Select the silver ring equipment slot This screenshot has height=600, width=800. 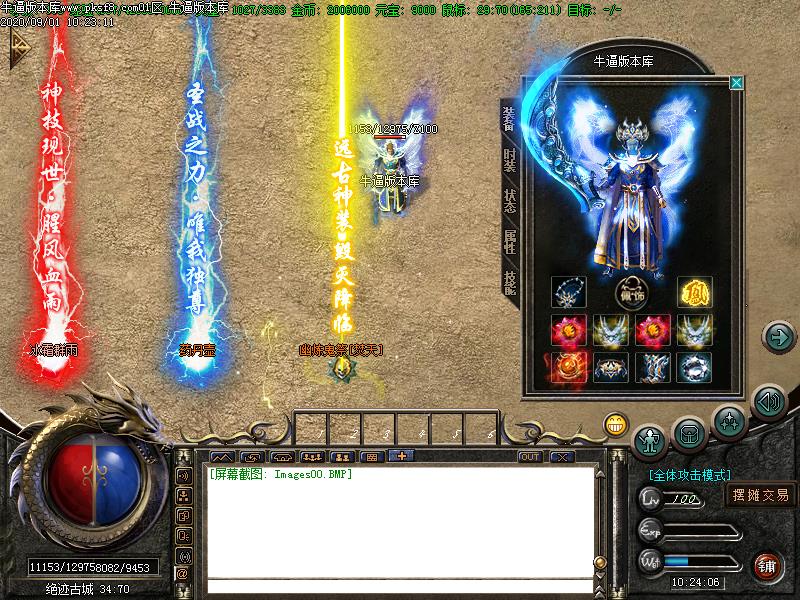pyautogui.click(x=694, y=367)
